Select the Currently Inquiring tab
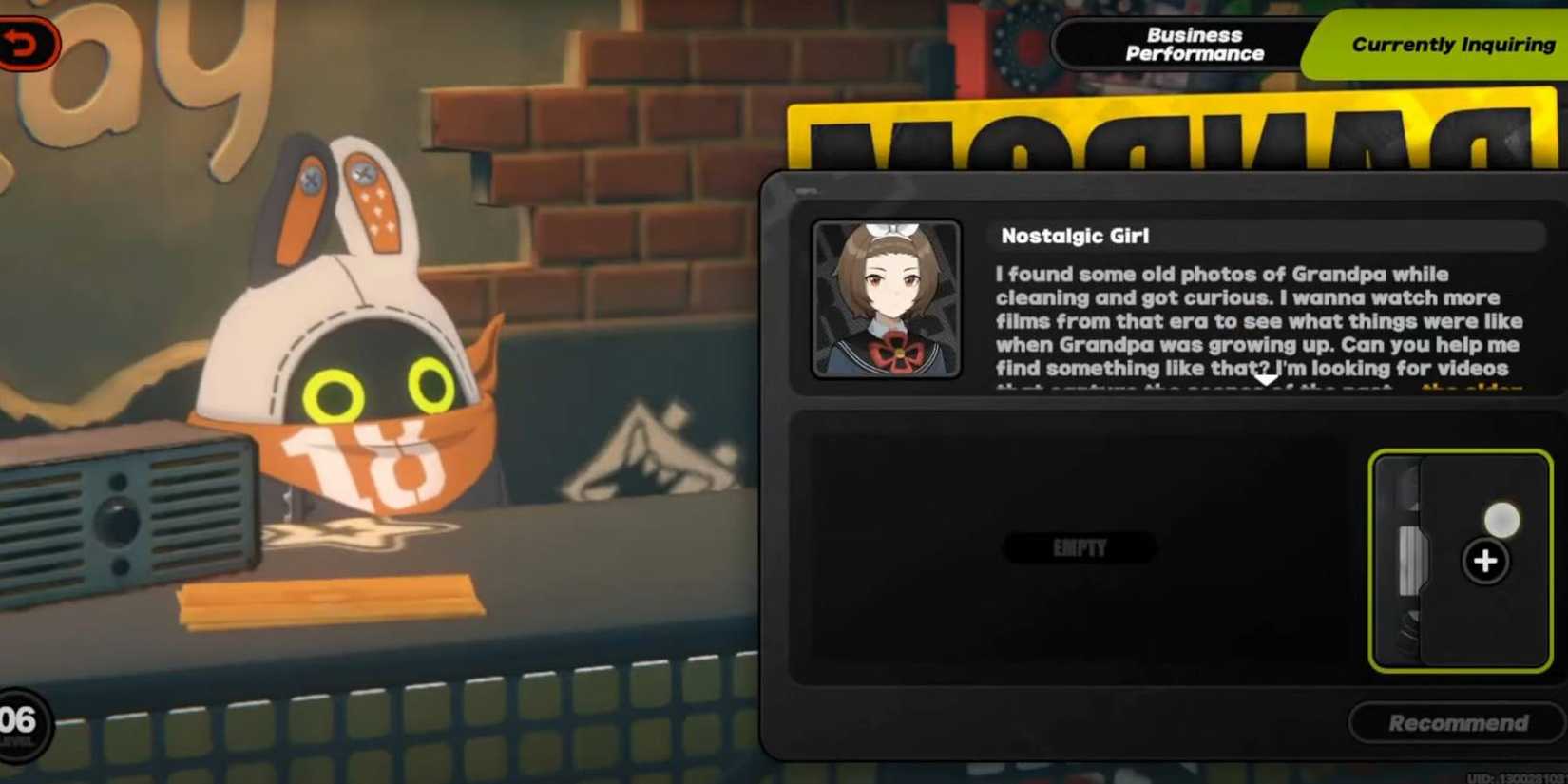The height and width of the screenshot is (784, 1568). point(1447,44)
